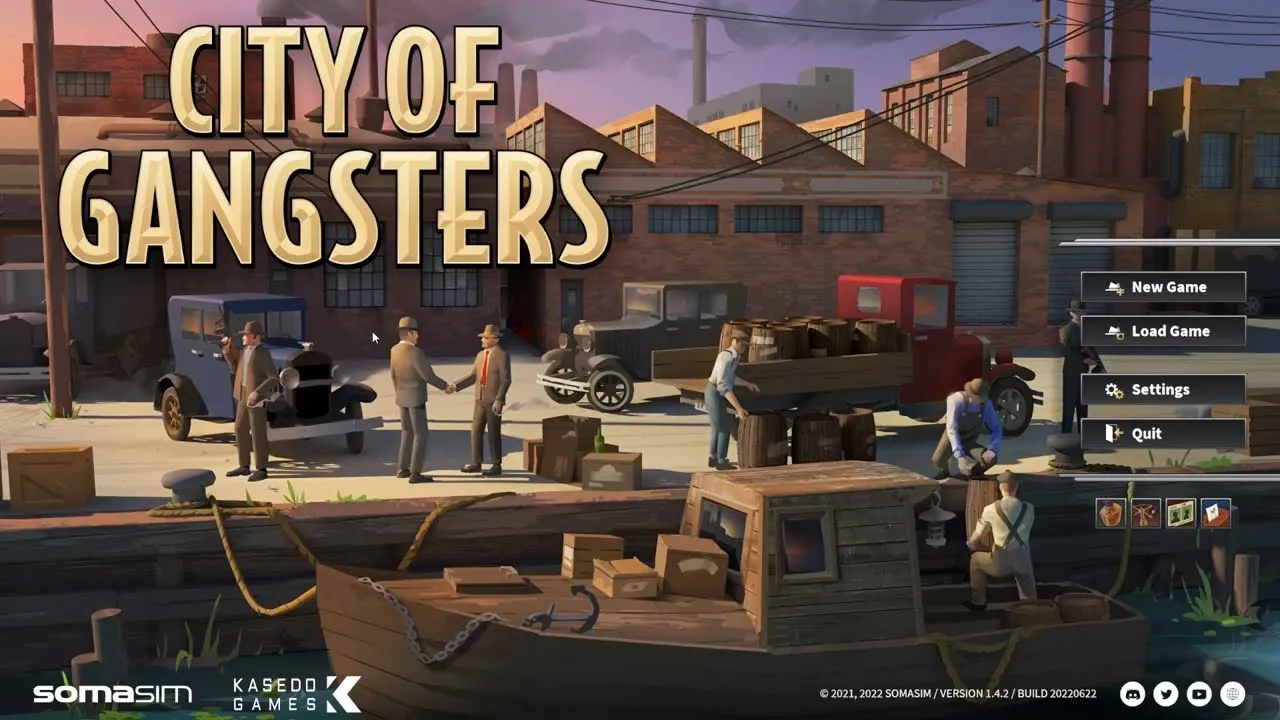The image size is (1280, 720).
Task: Open the moonshine jug icon panel
Action: pyautogui.click(x=1110, y=513)
